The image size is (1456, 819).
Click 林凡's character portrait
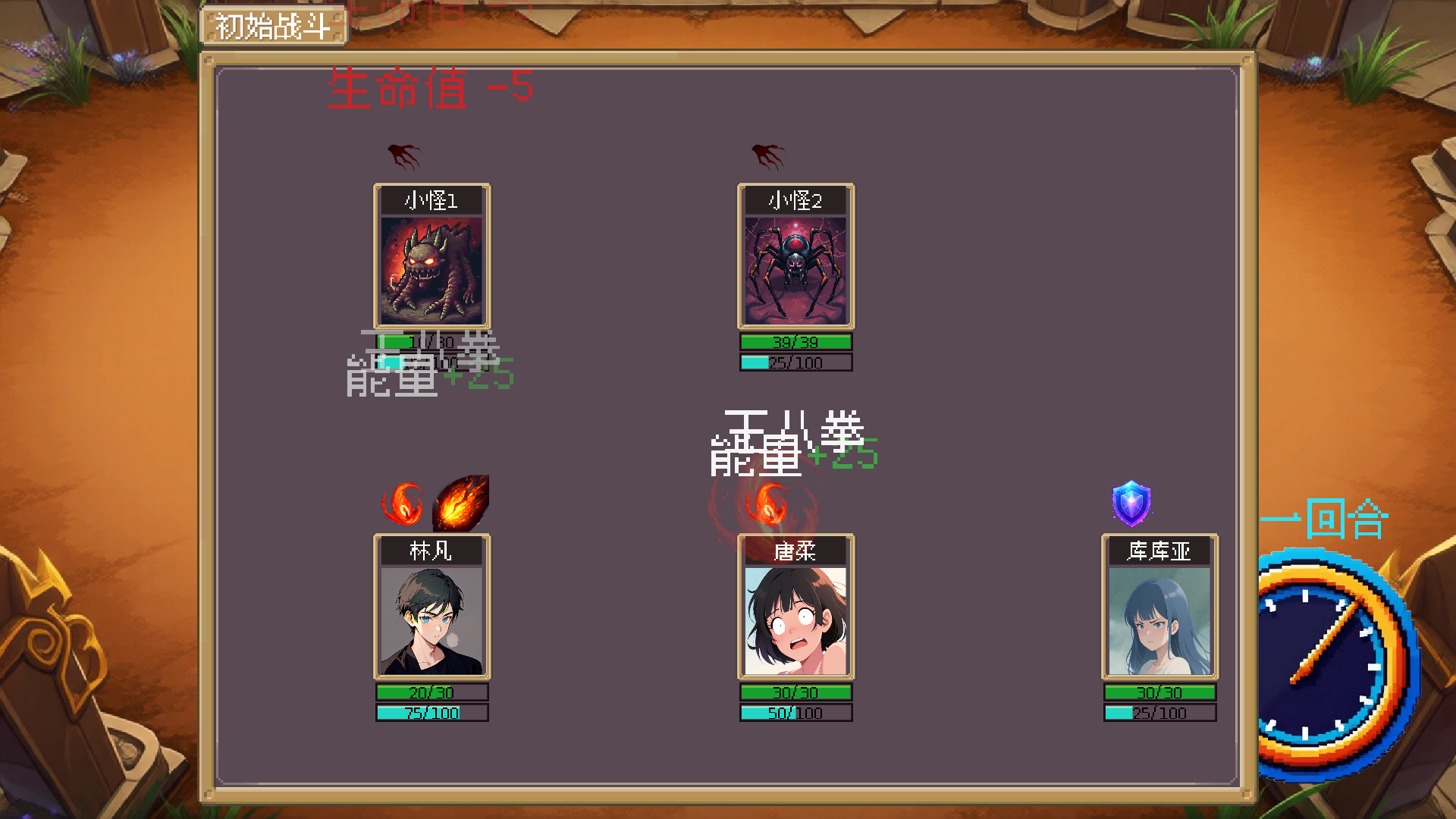(431, 622)
